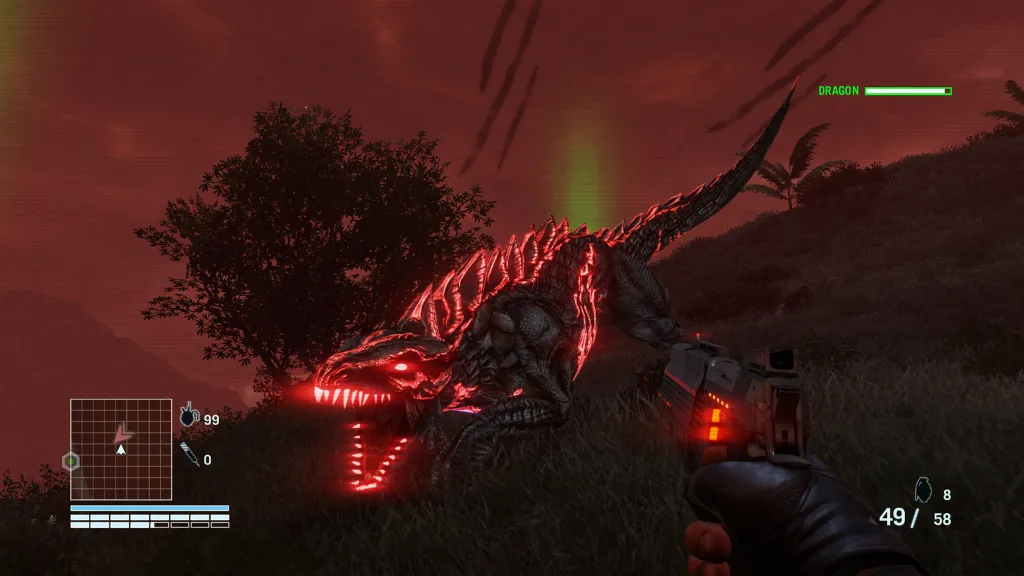
Task: Select the grenade icon
Action: point(923,490)
